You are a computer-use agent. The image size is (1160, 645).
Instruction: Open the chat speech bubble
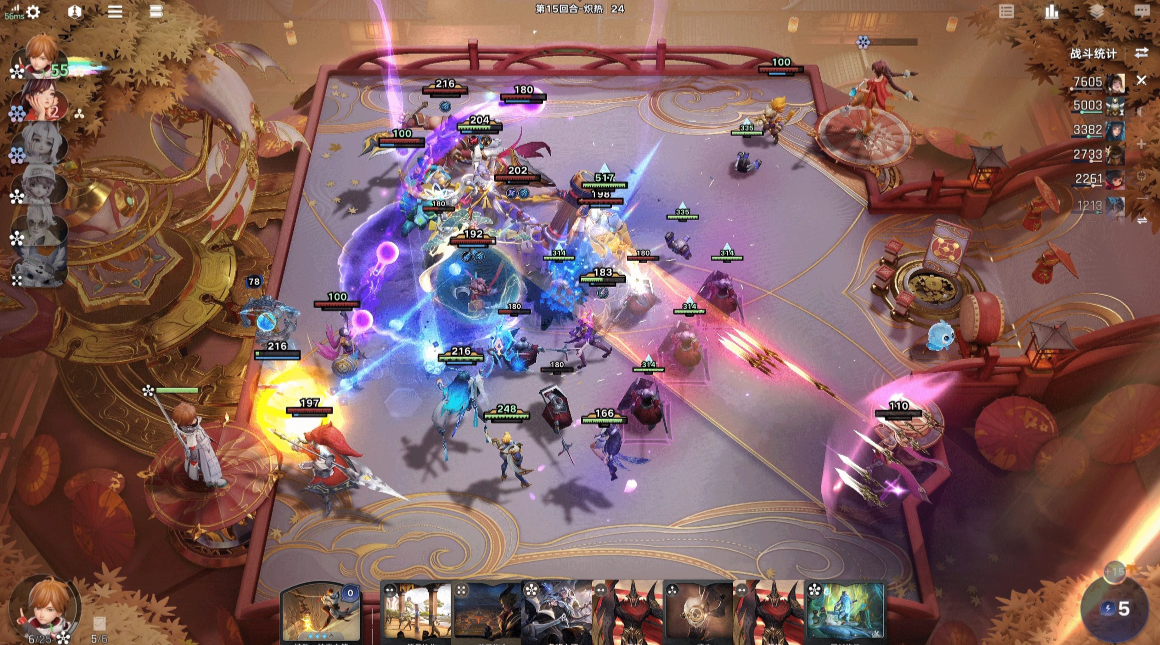pos(1142,11)
